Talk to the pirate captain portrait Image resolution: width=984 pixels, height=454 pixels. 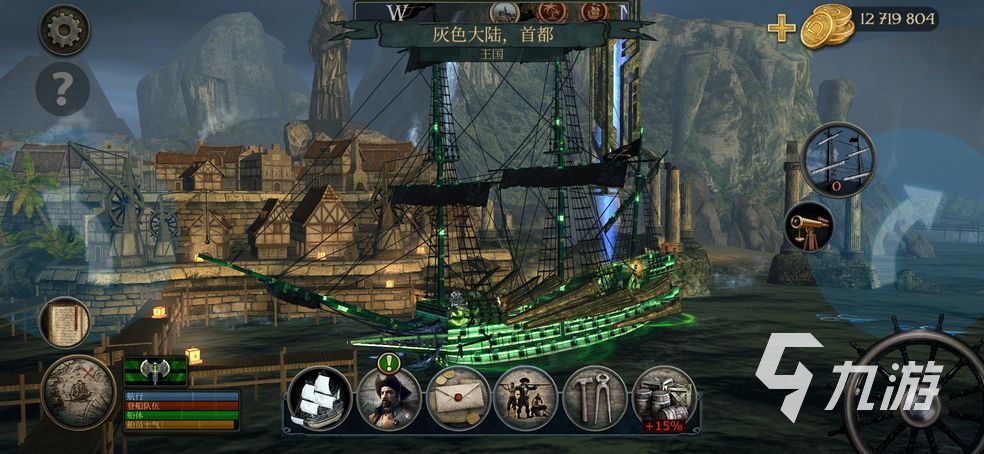[x=388, y=398]
